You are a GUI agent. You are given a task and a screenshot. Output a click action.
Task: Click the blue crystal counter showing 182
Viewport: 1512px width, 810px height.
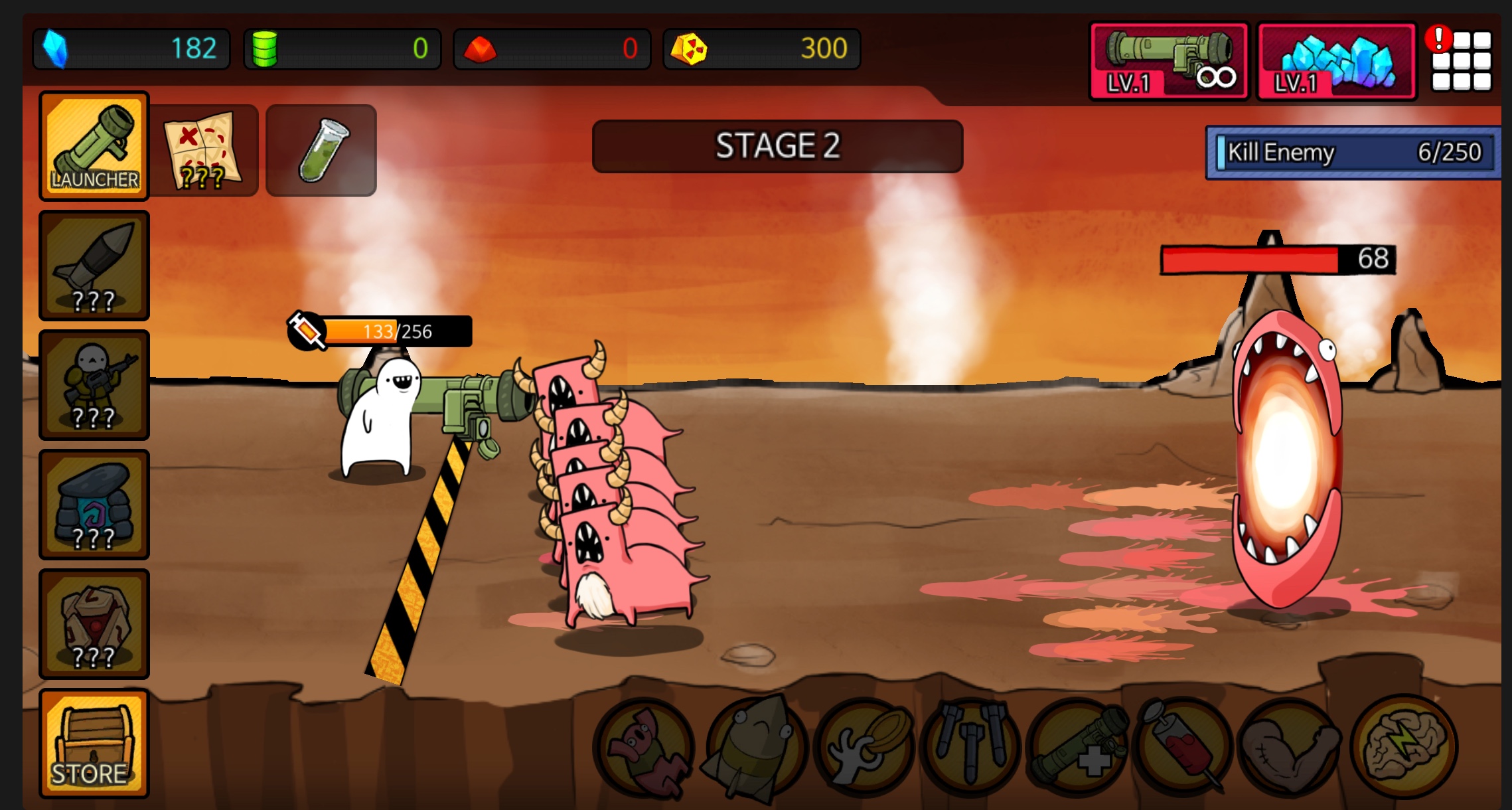click(131, 48)
